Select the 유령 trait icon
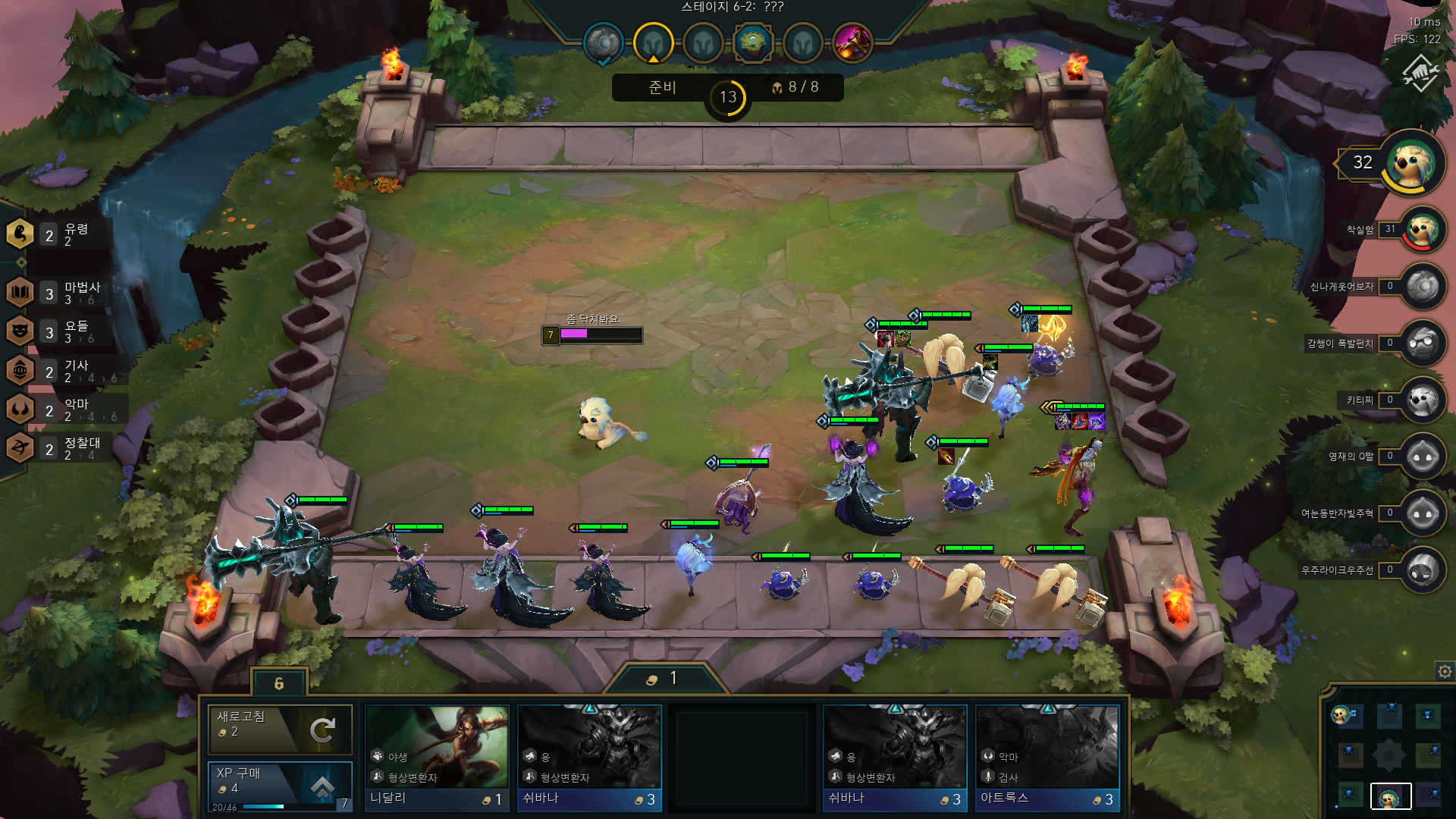 click(19, 233)
